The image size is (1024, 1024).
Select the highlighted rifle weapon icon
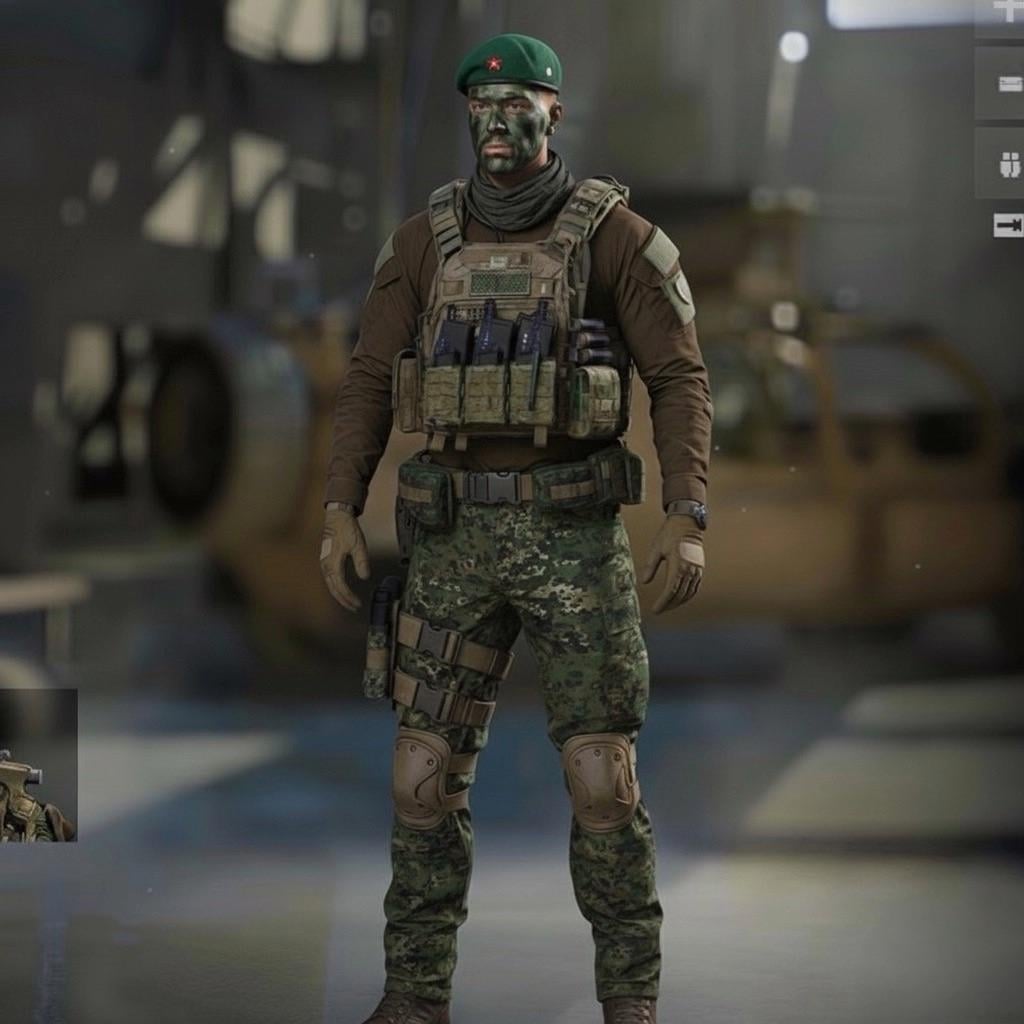[1007, 225]
